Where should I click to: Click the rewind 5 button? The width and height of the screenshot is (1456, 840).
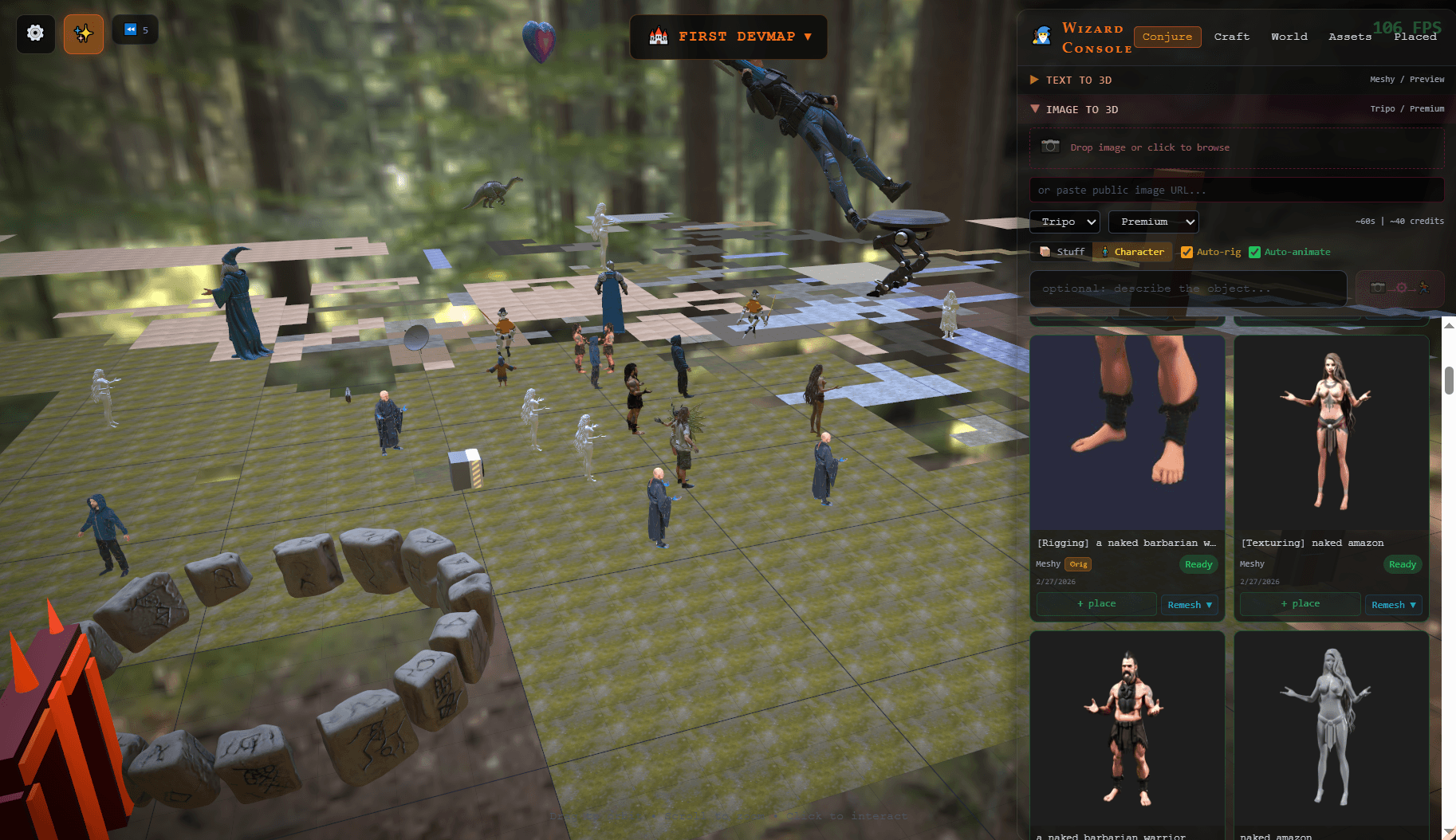coord(136,30)
